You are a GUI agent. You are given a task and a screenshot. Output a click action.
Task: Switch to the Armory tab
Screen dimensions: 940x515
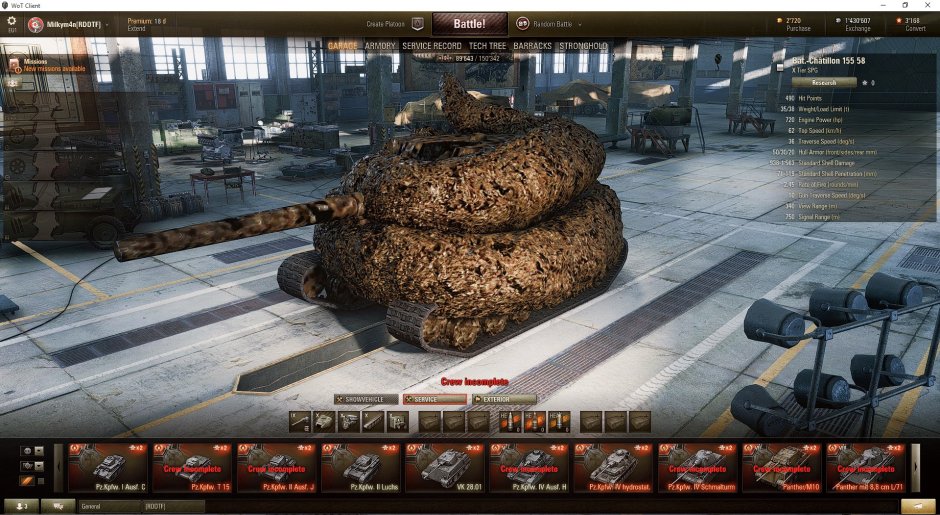(x=380, y=46)
